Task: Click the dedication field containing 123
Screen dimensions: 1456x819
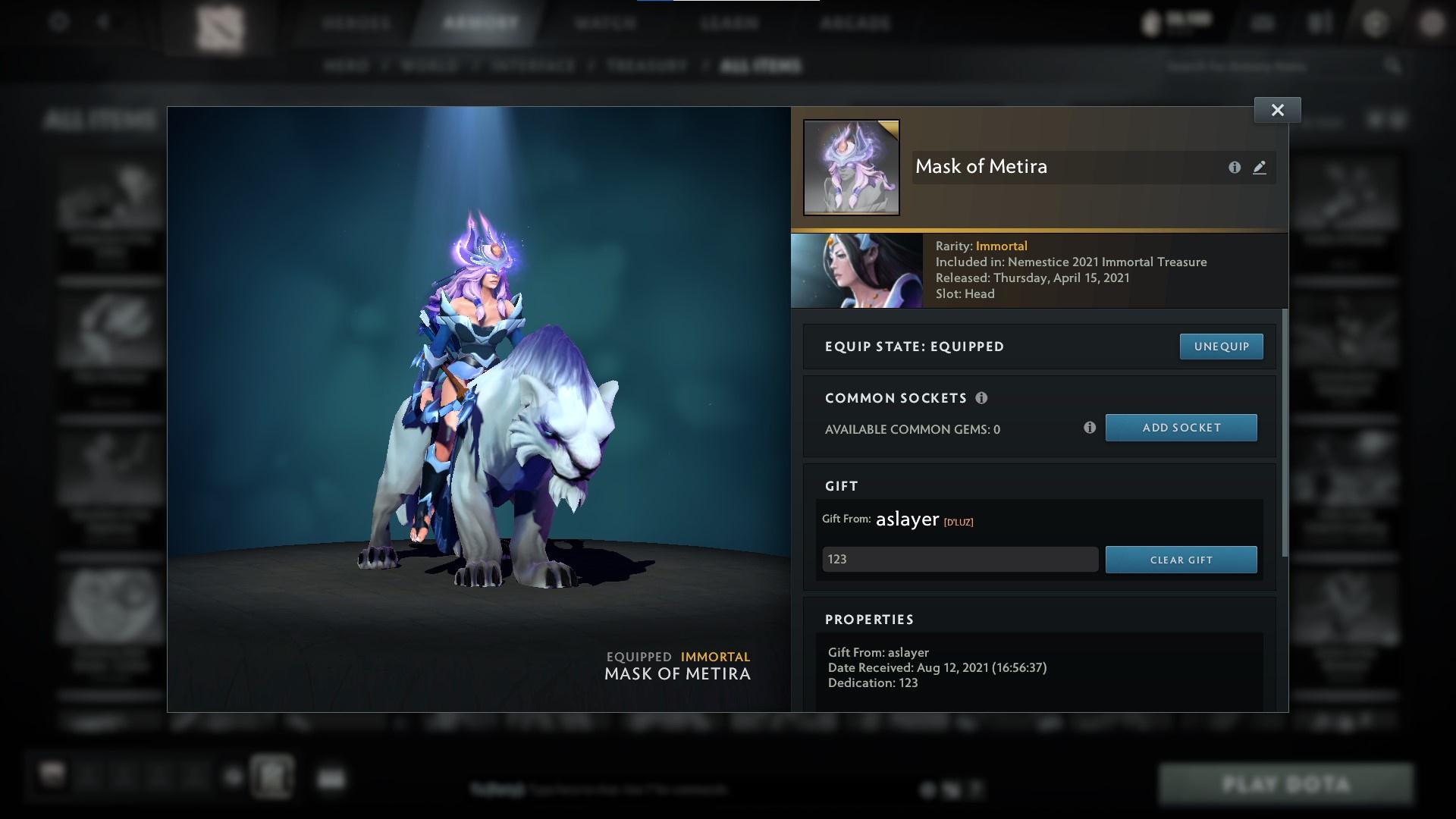Action: coord(959,559)
